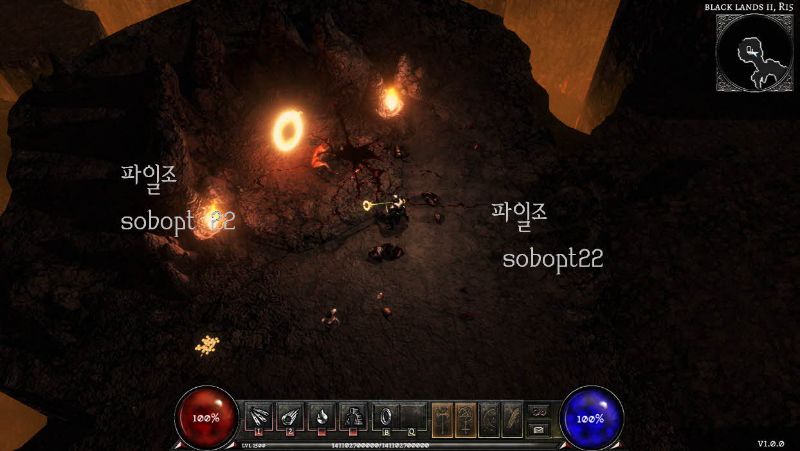Use the flame droplet skill
Viewport: 800px width, 451px height.
[322, 416]
